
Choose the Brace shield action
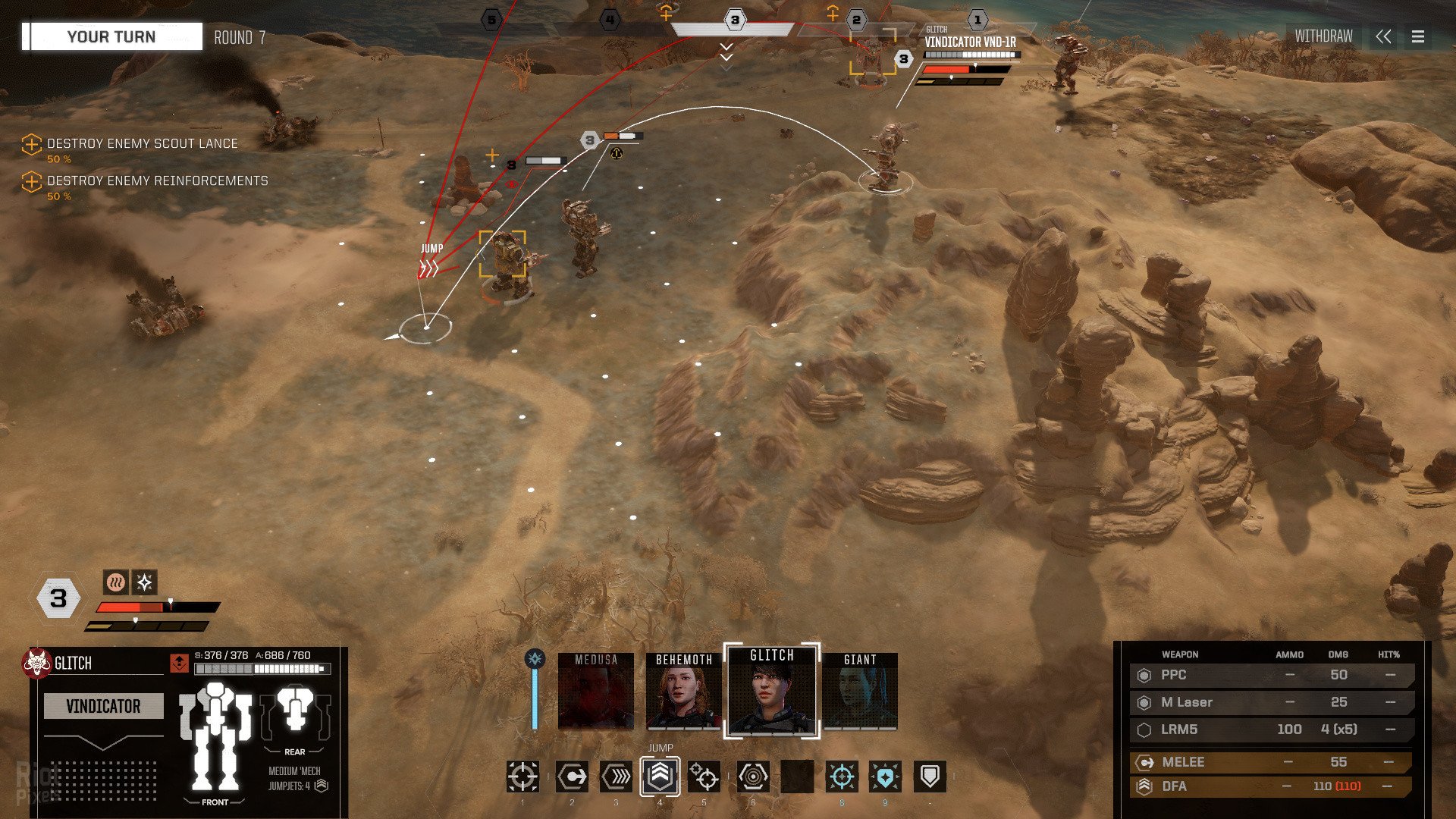pos(930,777)
